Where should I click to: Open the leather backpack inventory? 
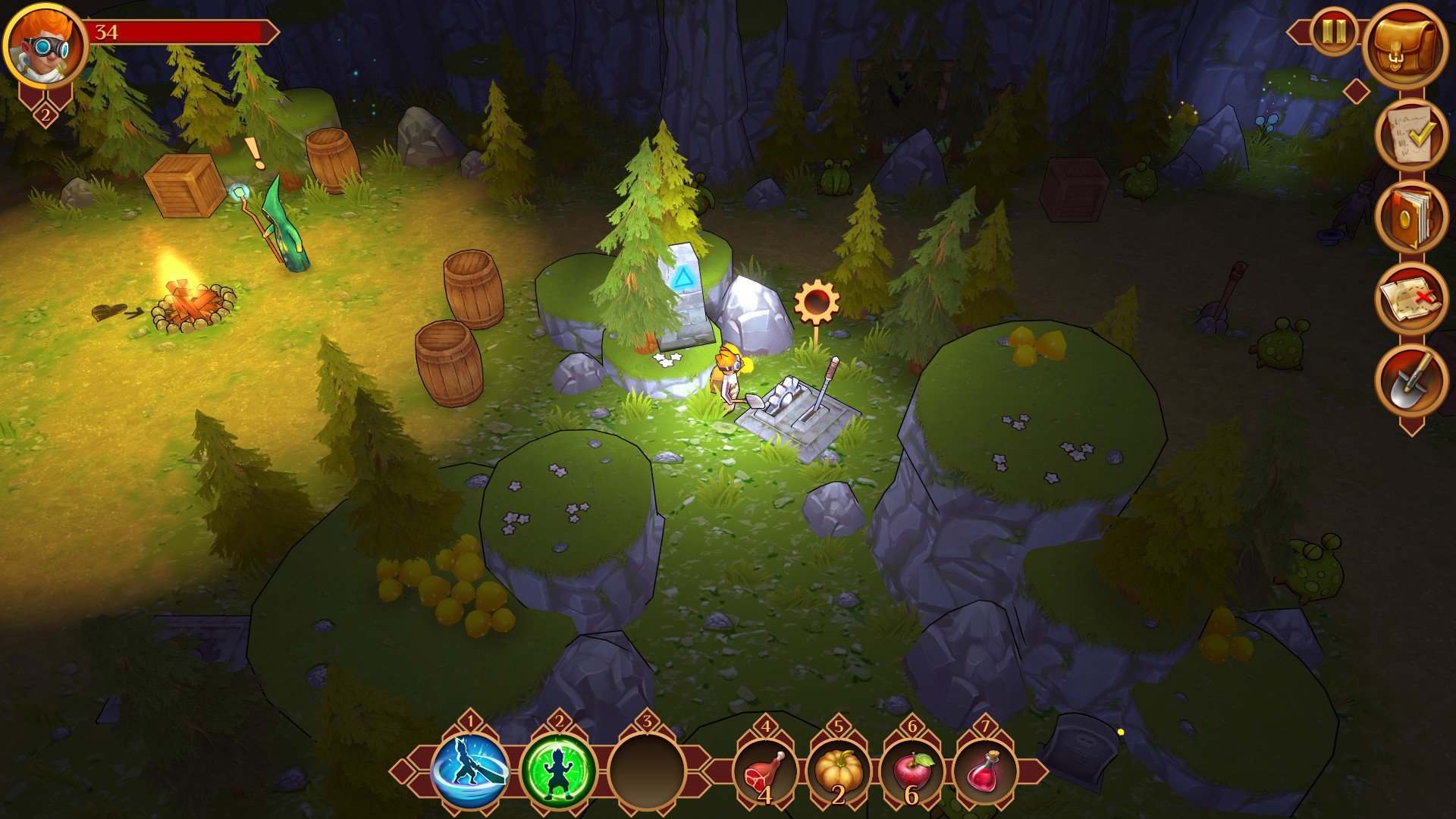pos(1405,45)
